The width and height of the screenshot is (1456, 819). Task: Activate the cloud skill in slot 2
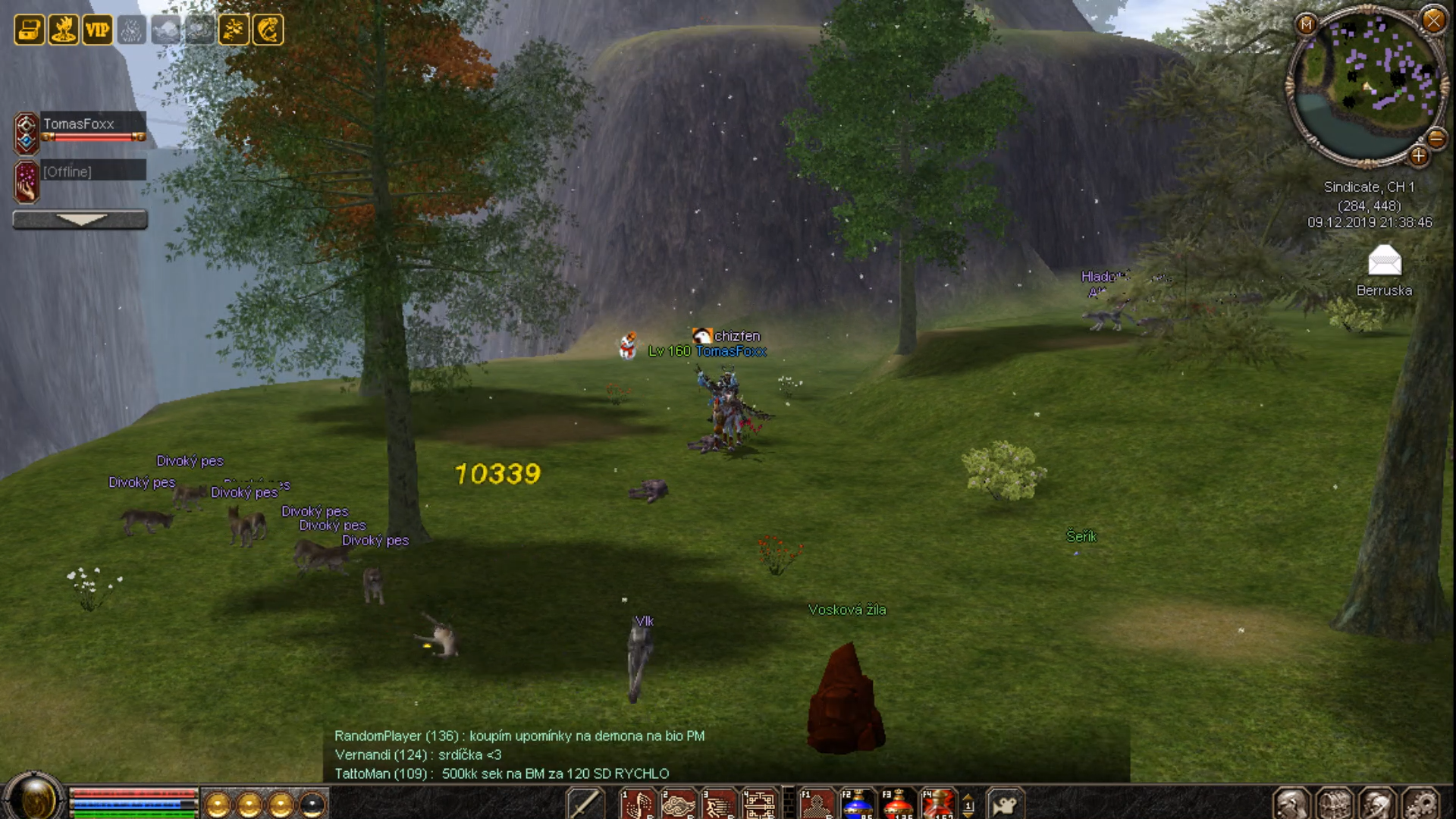(x=678, y=804)
